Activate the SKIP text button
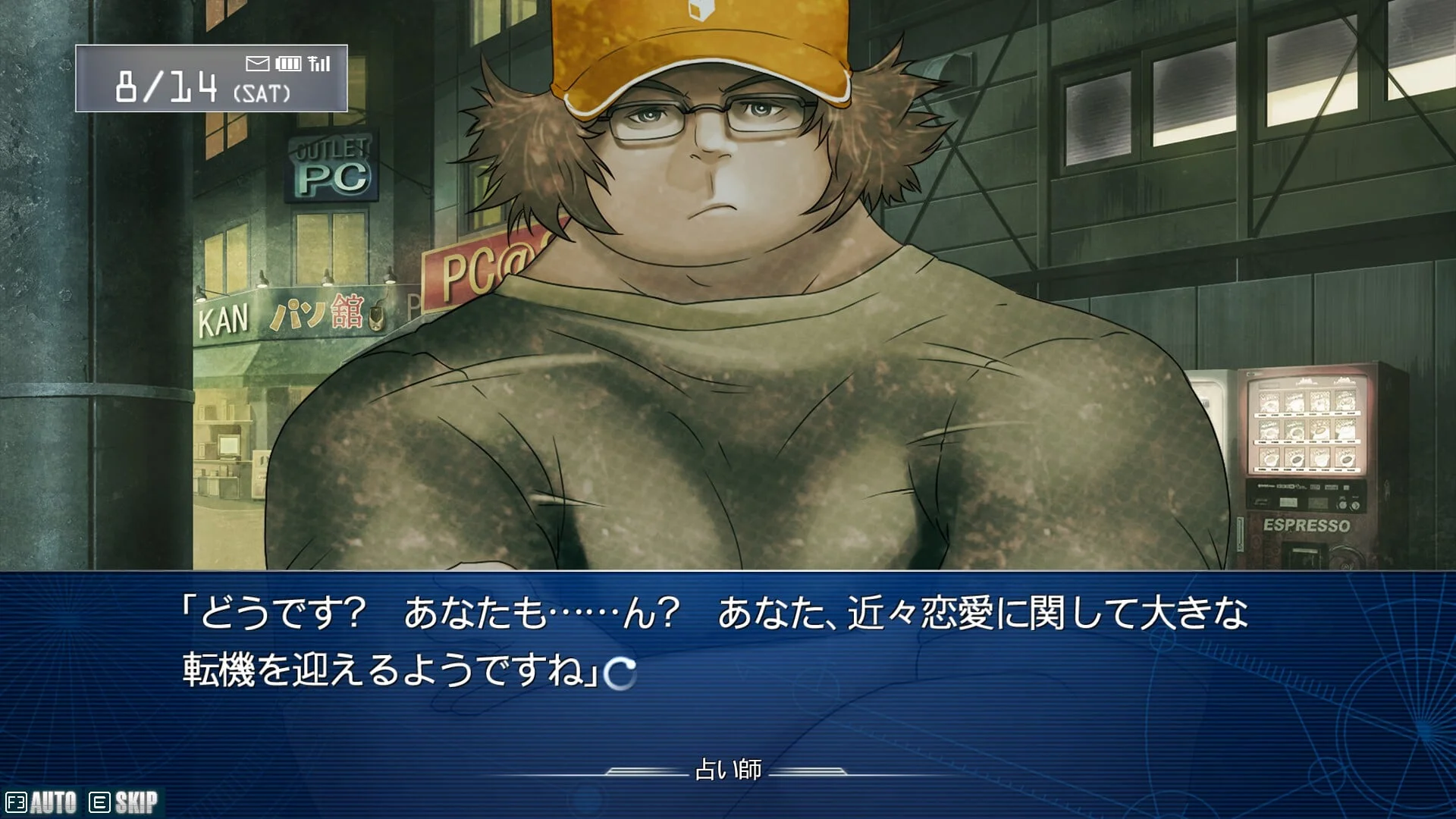Image resolution: width=1456 pixels, height=819 pixels. (x=125, y=802)
